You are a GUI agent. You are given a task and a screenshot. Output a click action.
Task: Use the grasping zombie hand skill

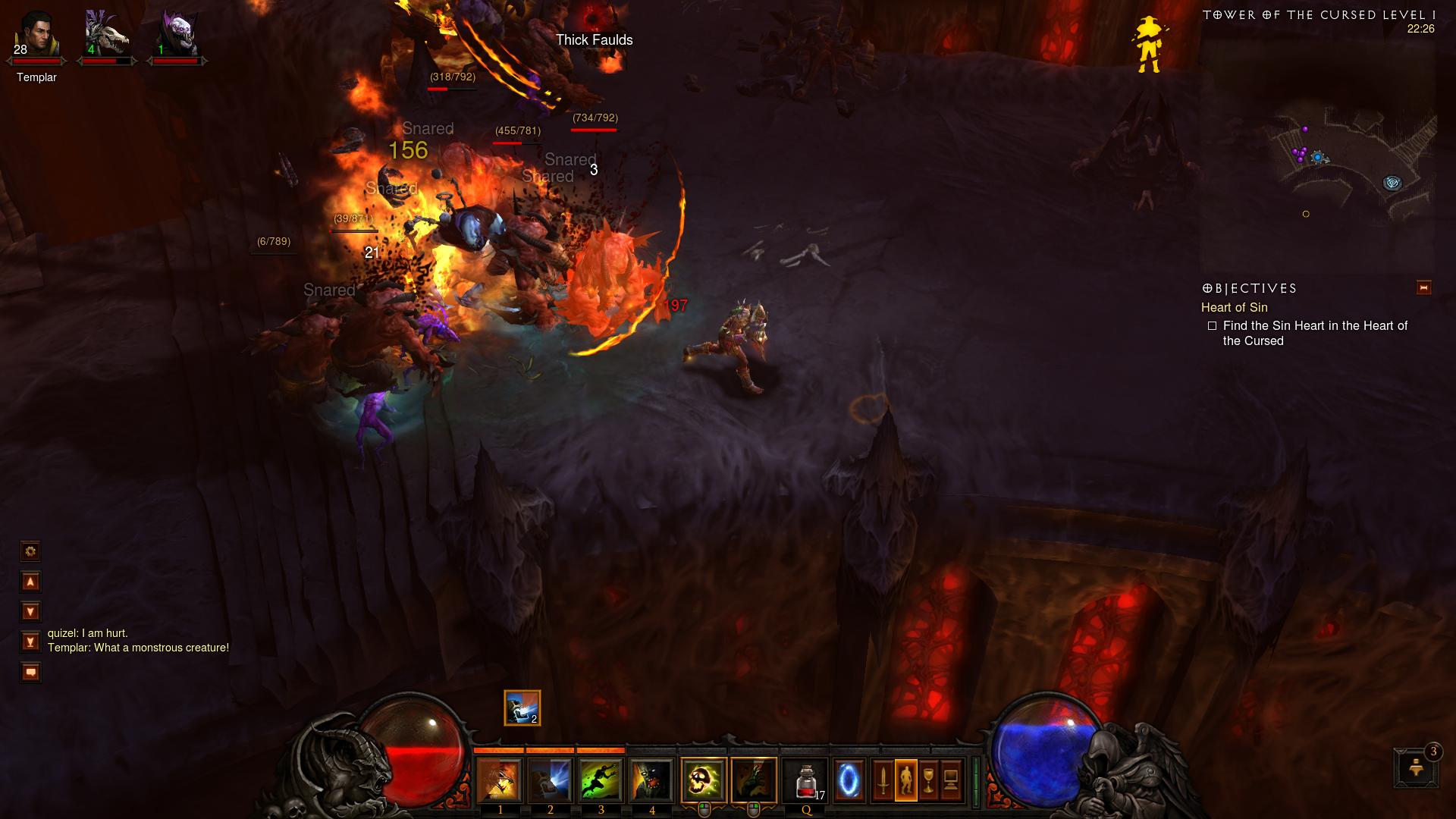coord(754,780)
